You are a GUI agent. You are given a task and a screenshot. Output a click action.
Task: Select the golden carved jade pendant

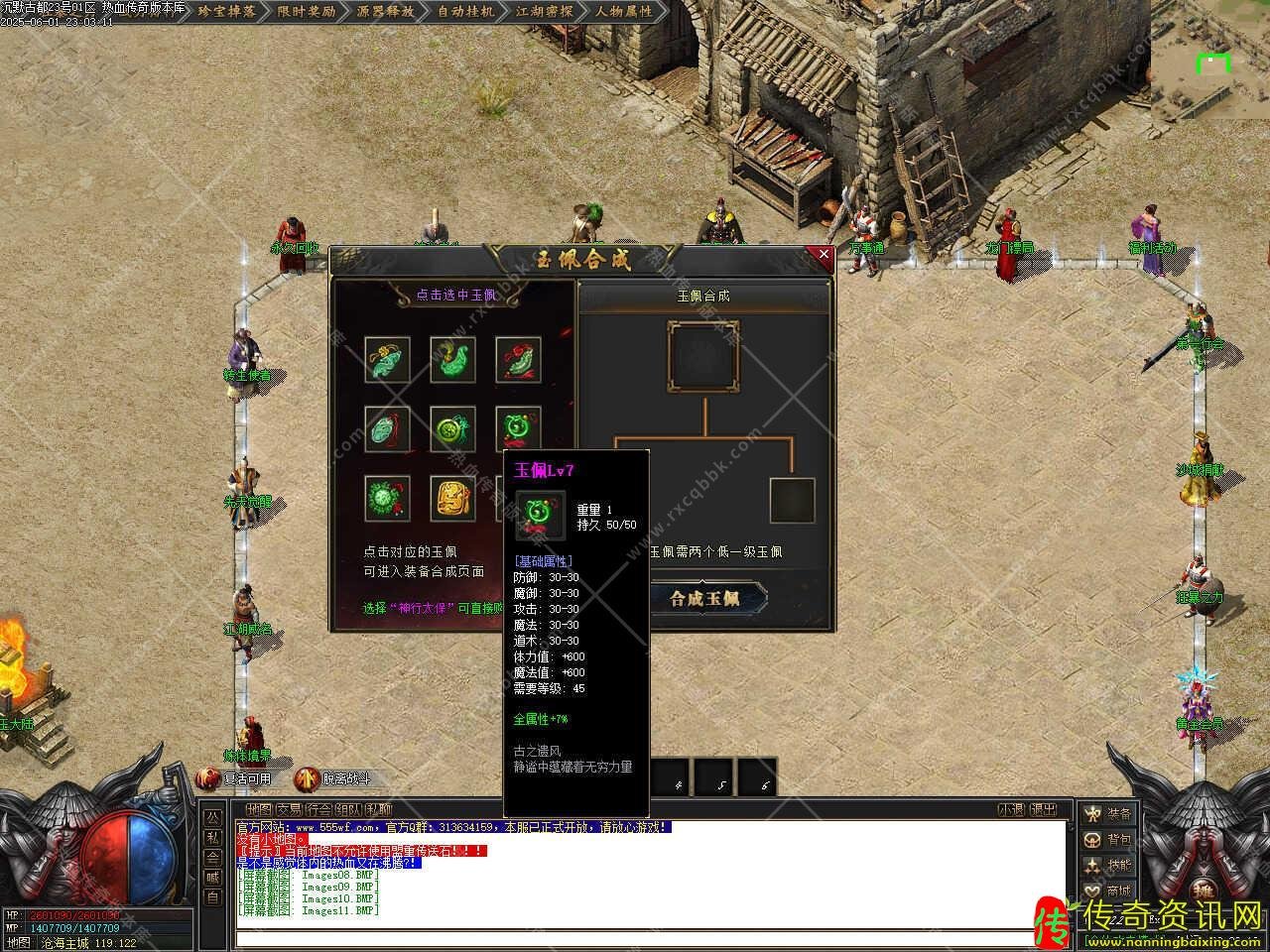(452, 499)
